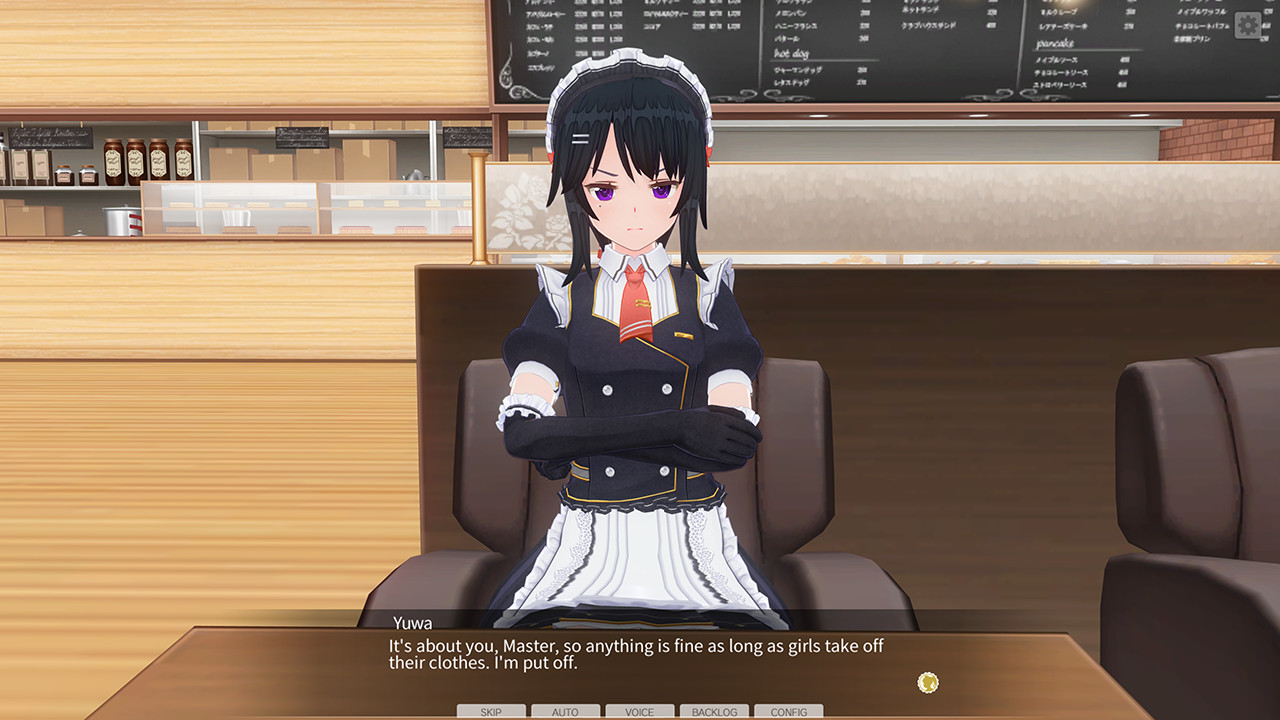Click Yuwa's character model
Image resolution: width=1280 pixels, height=720 pixels.
(630, 400)
